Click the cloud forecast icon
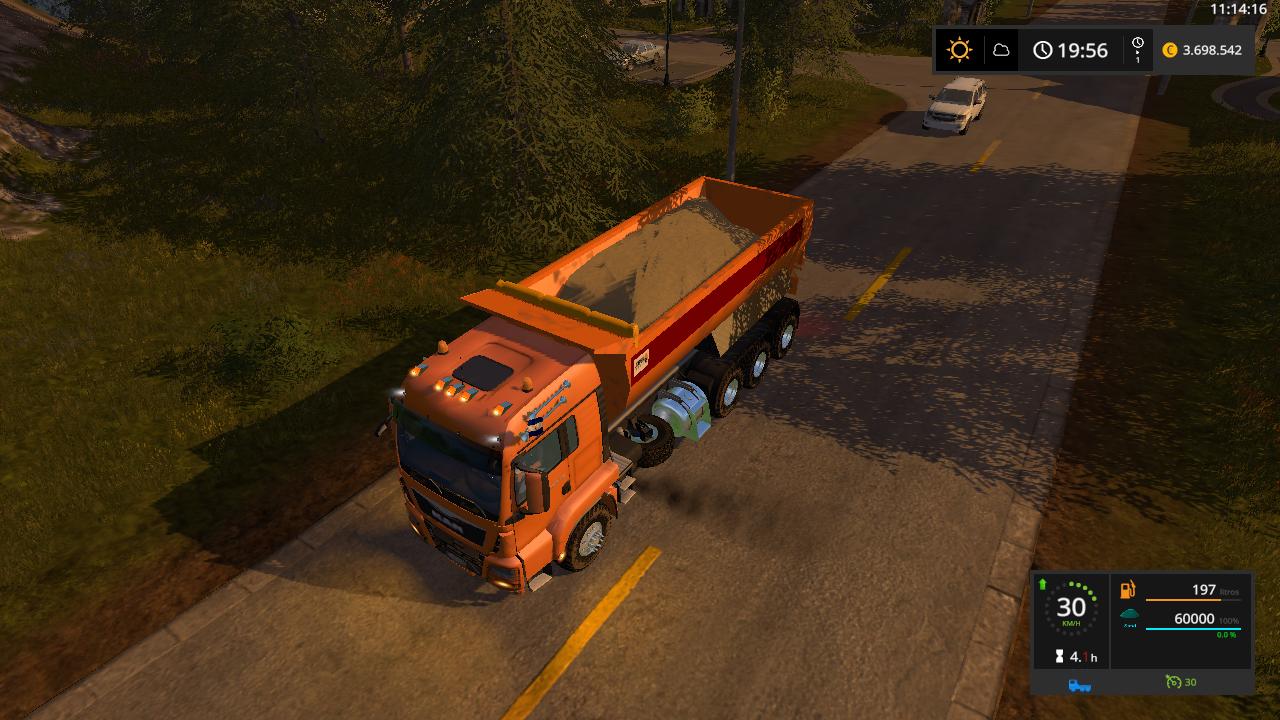Image resolution: width=1280 pixels, height=720 pixels. point(1000,50)
